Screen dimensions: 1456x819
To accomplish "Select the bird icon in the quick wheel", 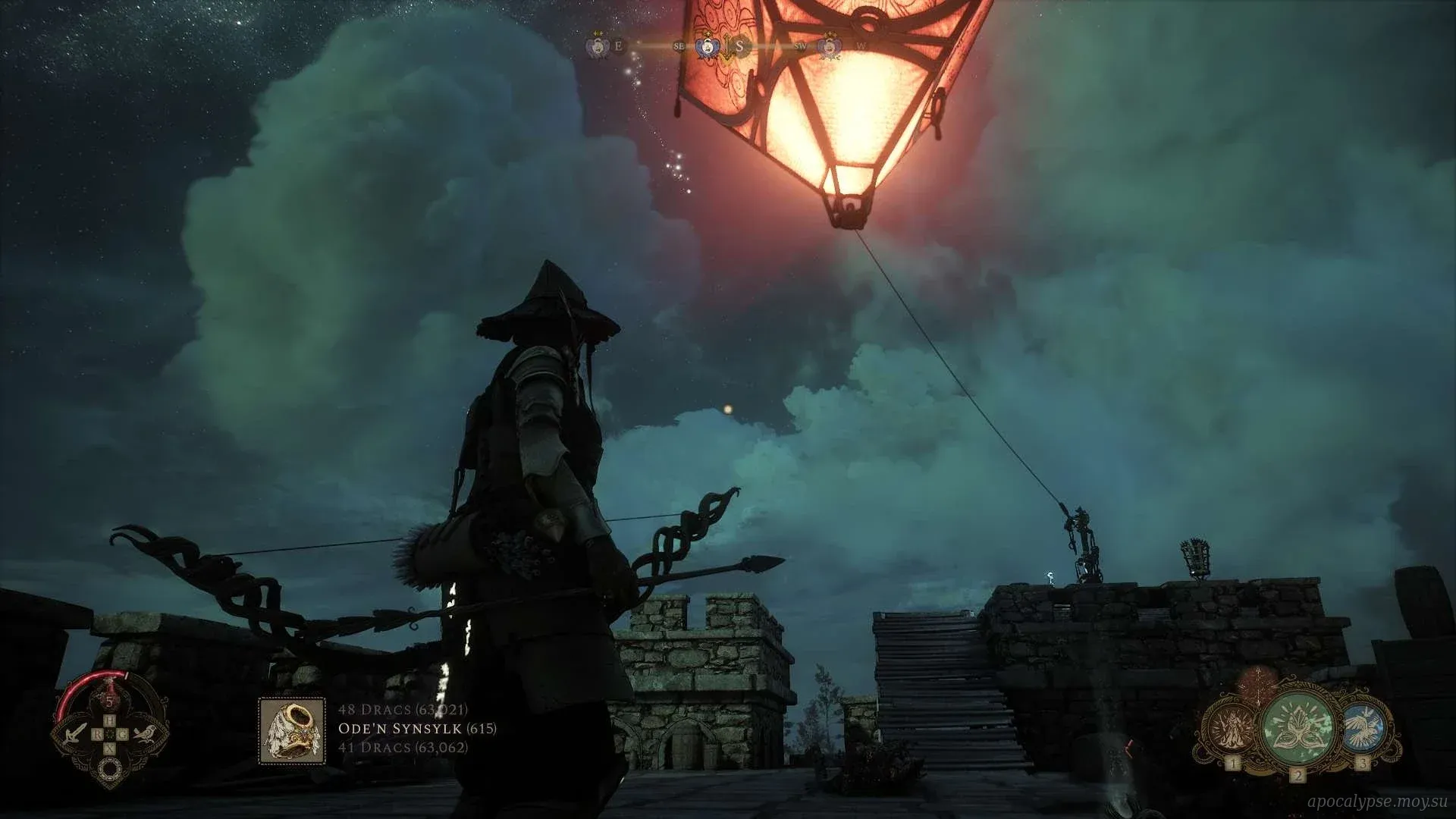I will (x=144, y=733).
